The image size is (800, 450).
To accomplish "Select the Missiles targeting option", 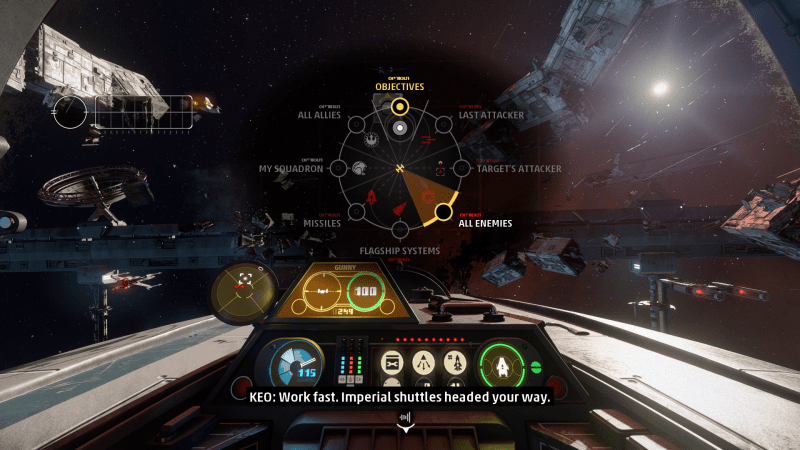I will 356,212.
